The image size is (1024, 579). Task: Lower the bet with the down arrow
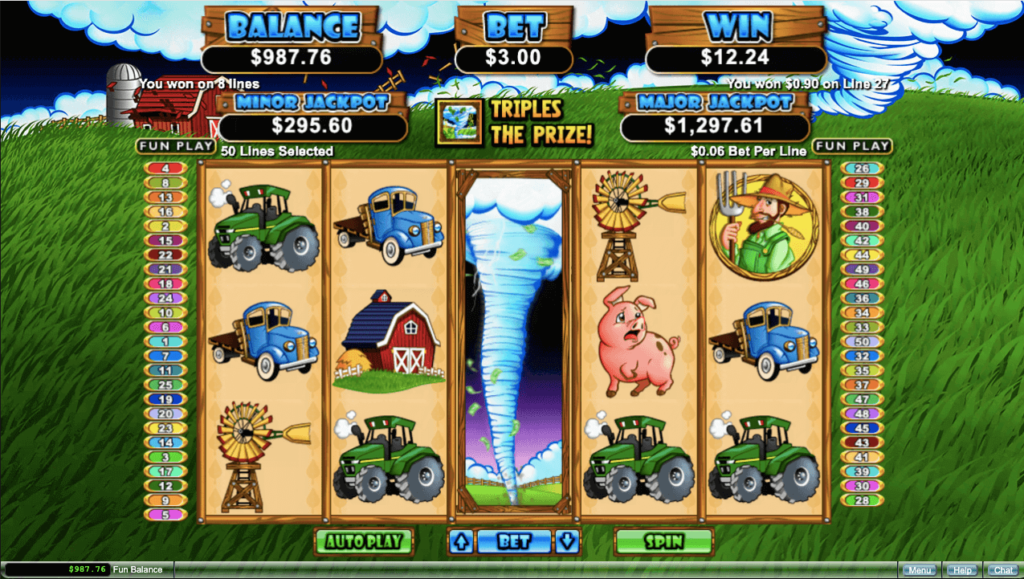567,542
